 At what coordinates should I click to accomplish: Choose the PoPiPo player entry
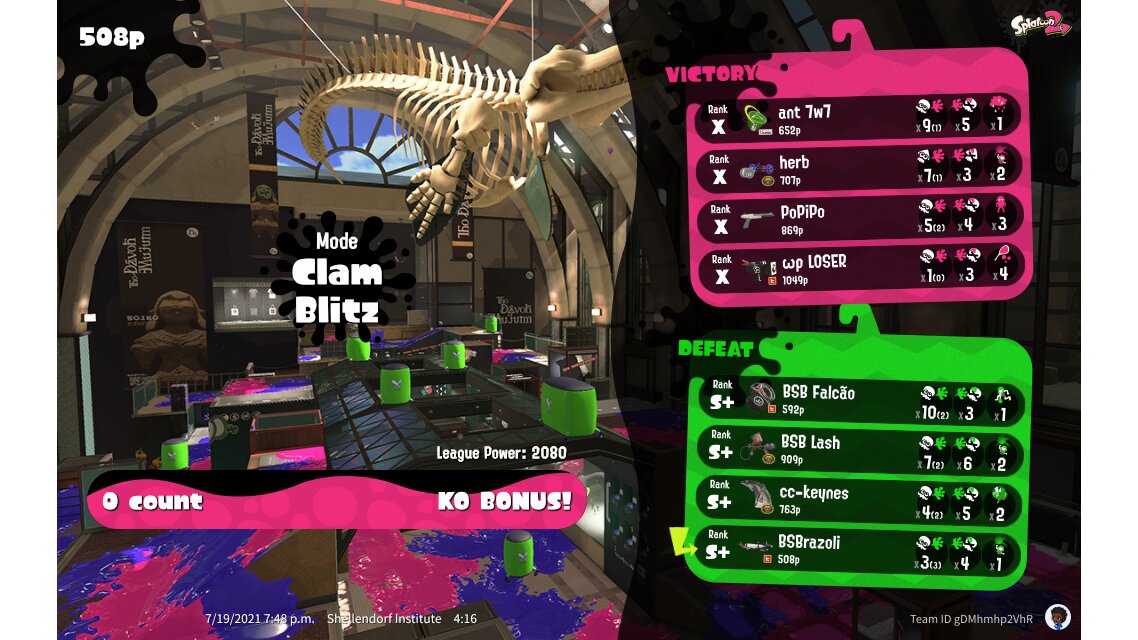pyautogui.click(x=860, y=217)
